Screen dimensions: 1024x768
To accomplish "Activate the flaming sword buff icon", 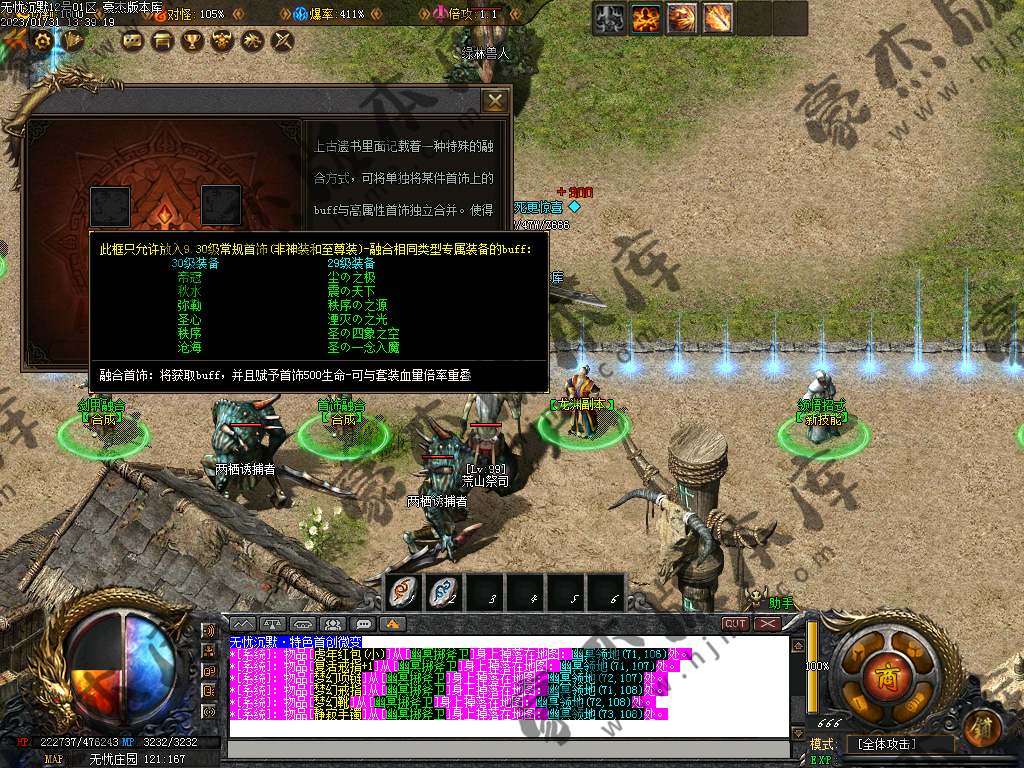I will tap(717, 18).
